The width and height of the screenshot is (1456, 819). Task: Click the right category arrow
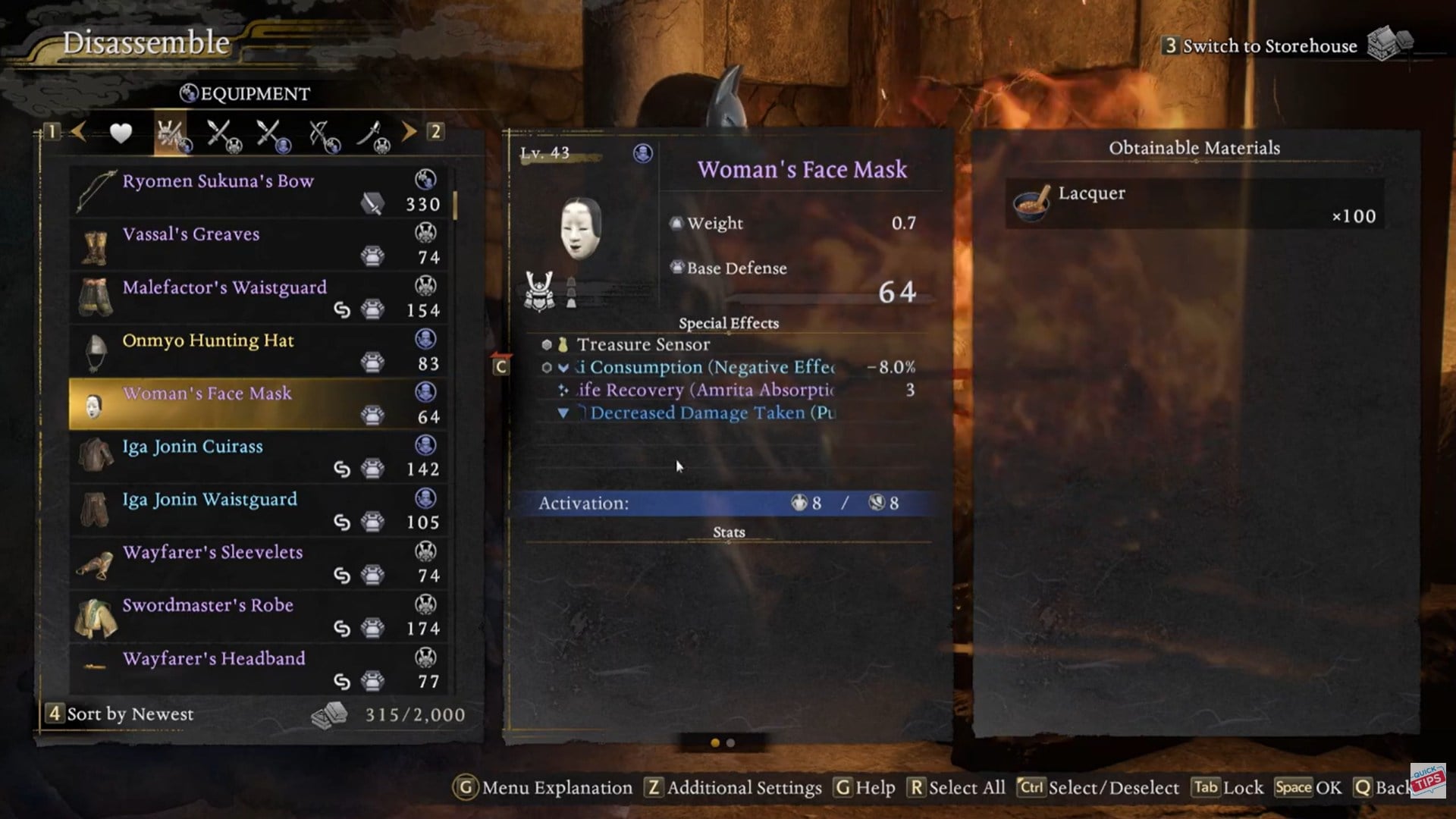(x=409, y=132)
